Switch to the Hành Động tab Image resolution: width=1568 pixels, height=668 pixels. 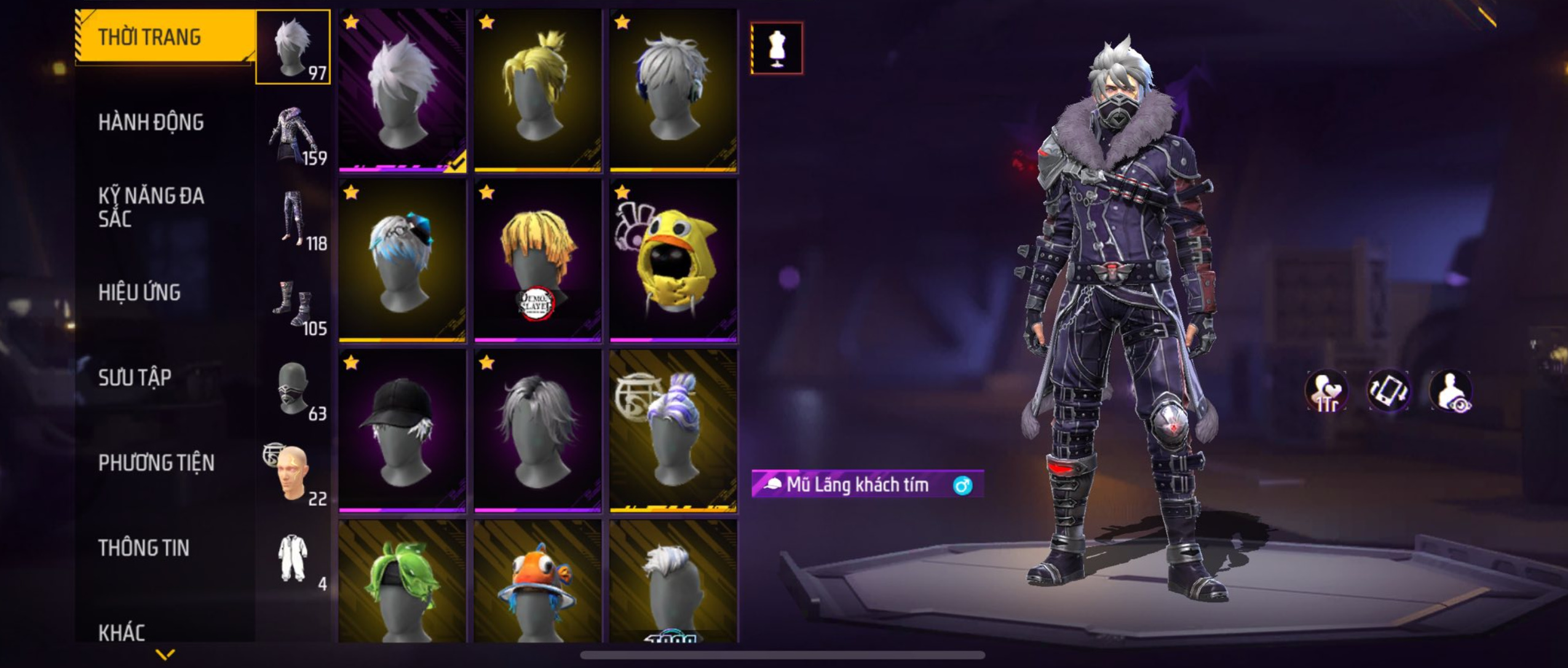pyautogui.click(x=151, y=122)
